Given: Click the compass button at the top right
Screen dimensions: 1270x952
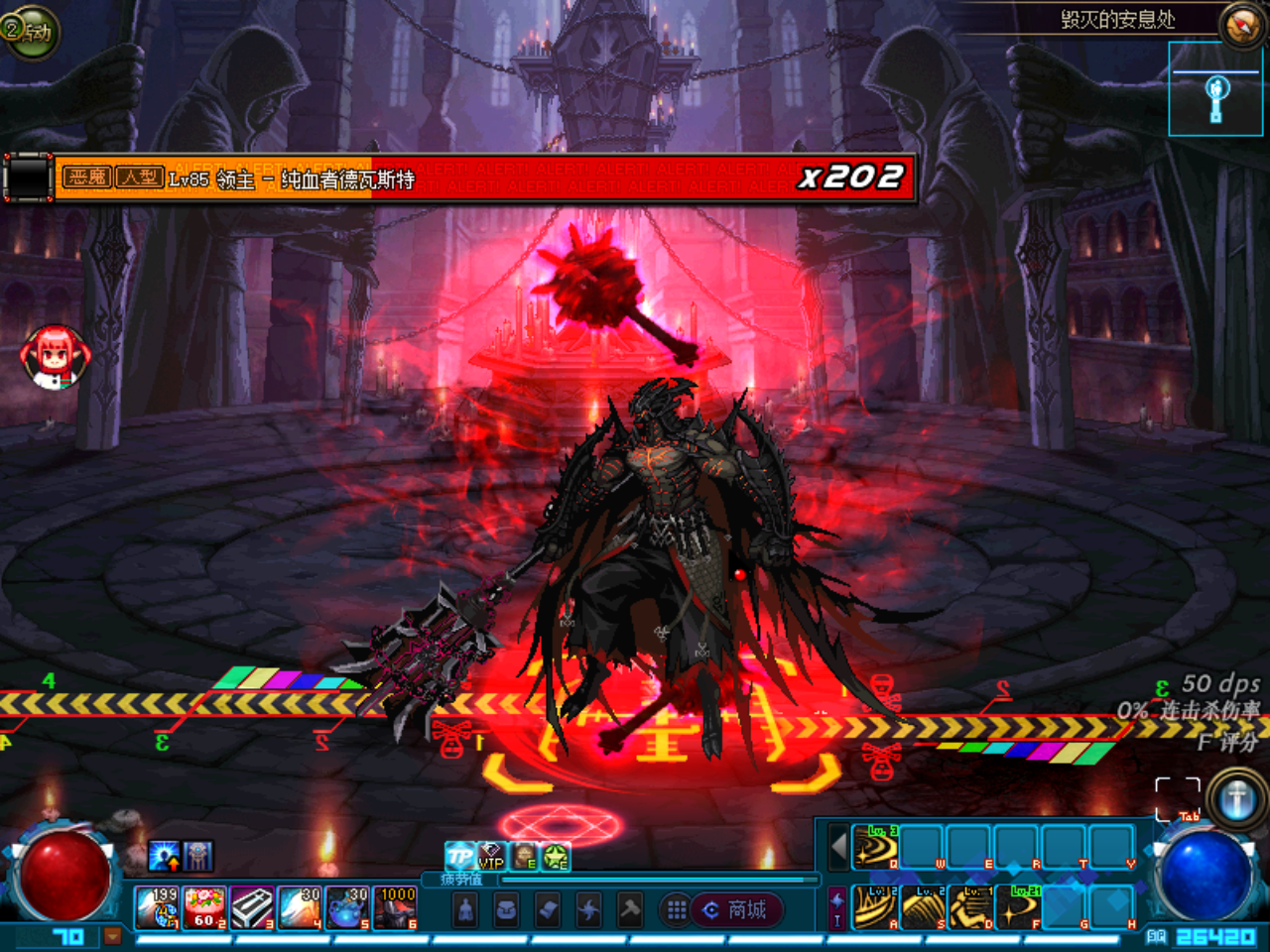Looking at the screenshot, I should [1241, 27].
